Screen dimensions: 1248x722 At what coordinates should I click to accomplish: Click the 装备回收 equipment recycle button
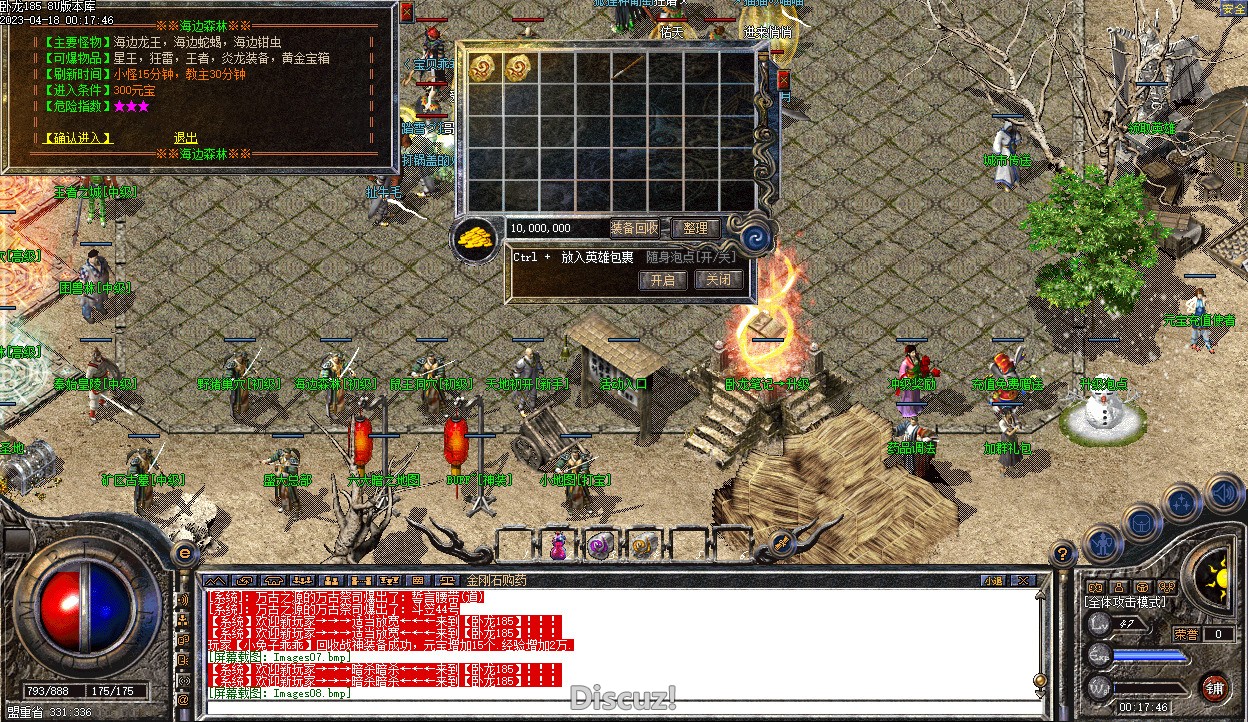(634, 229)
